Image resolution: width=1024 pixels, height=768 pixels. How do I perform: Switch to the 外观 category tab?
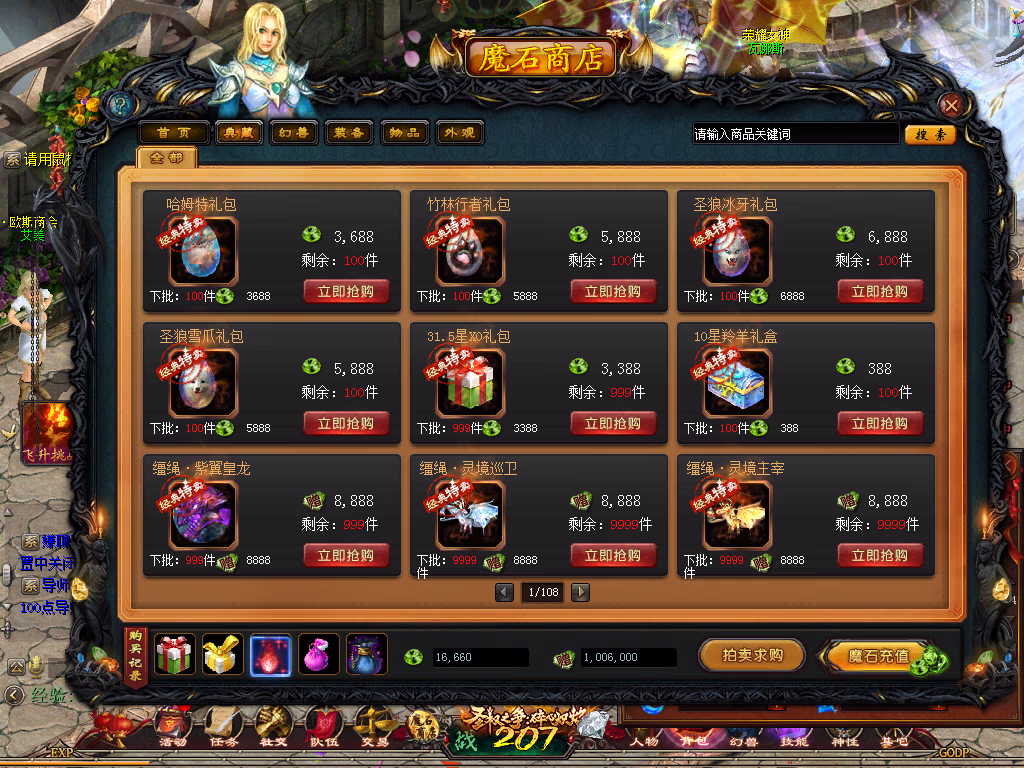[459, 133]
